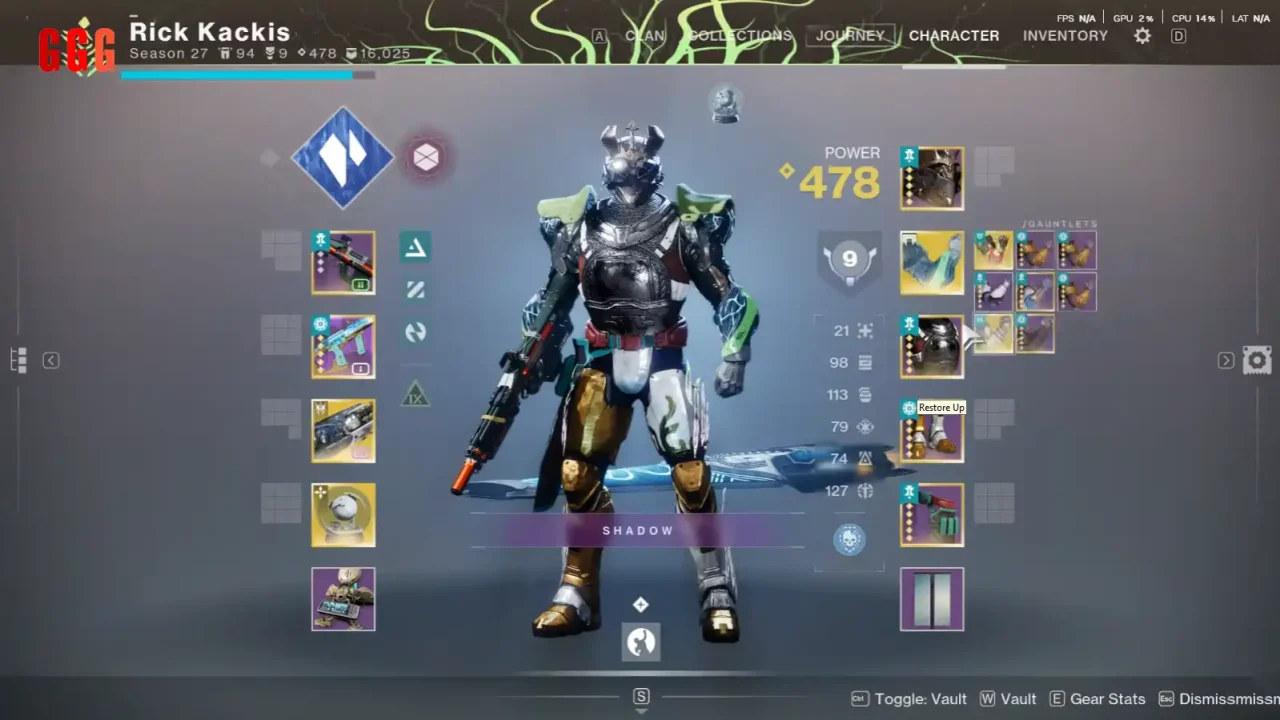
Task: Click the teal grenade ability icon
Action: click(415, 248)
